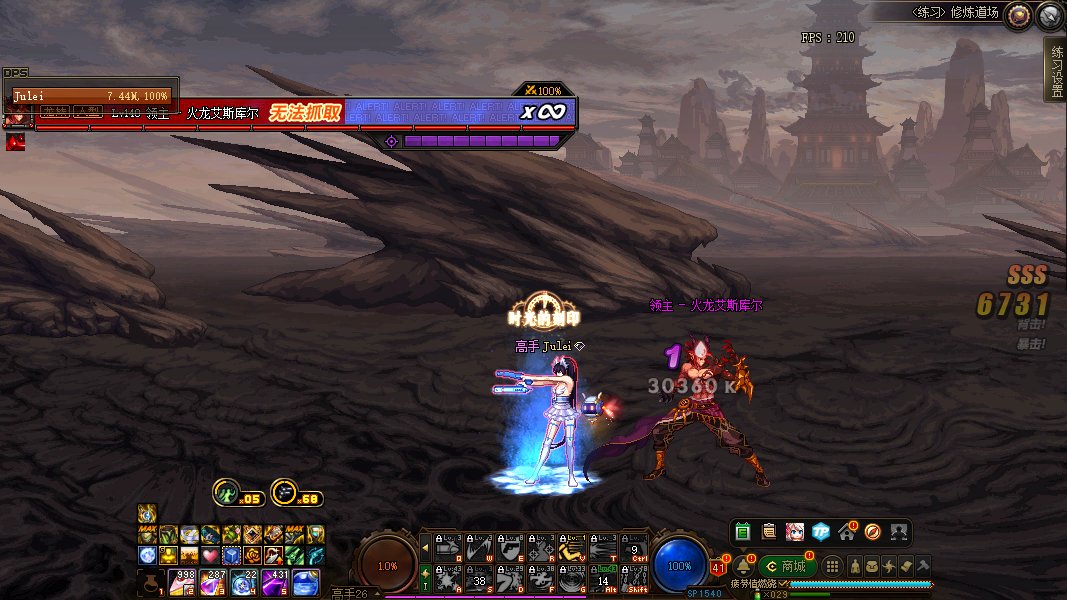This screenshot has width=1067, height=600.
Task: Click the red level 41 badge
Action: coord(717,568)
